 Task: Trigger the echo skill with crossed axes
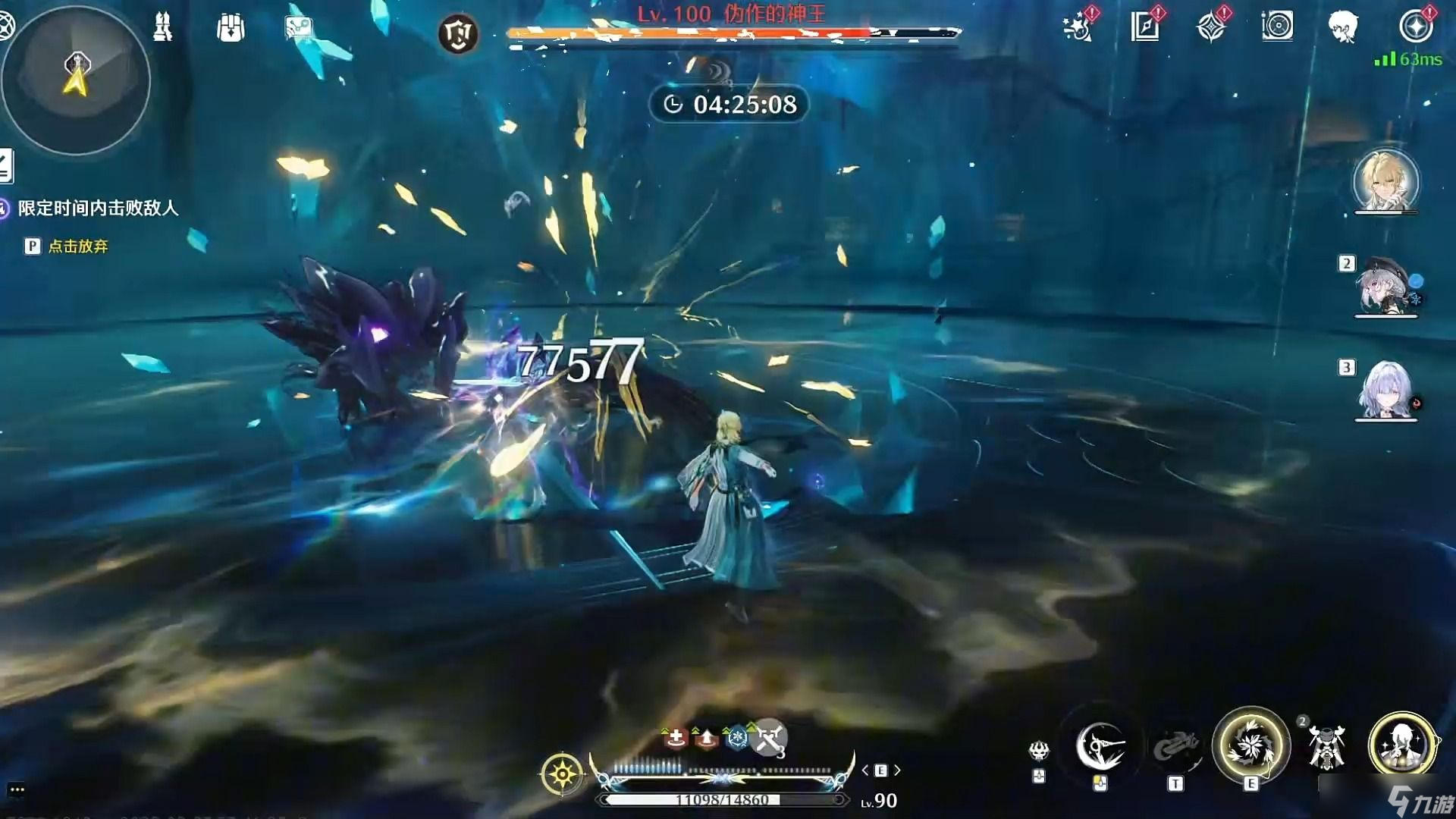pos(1326,746)
